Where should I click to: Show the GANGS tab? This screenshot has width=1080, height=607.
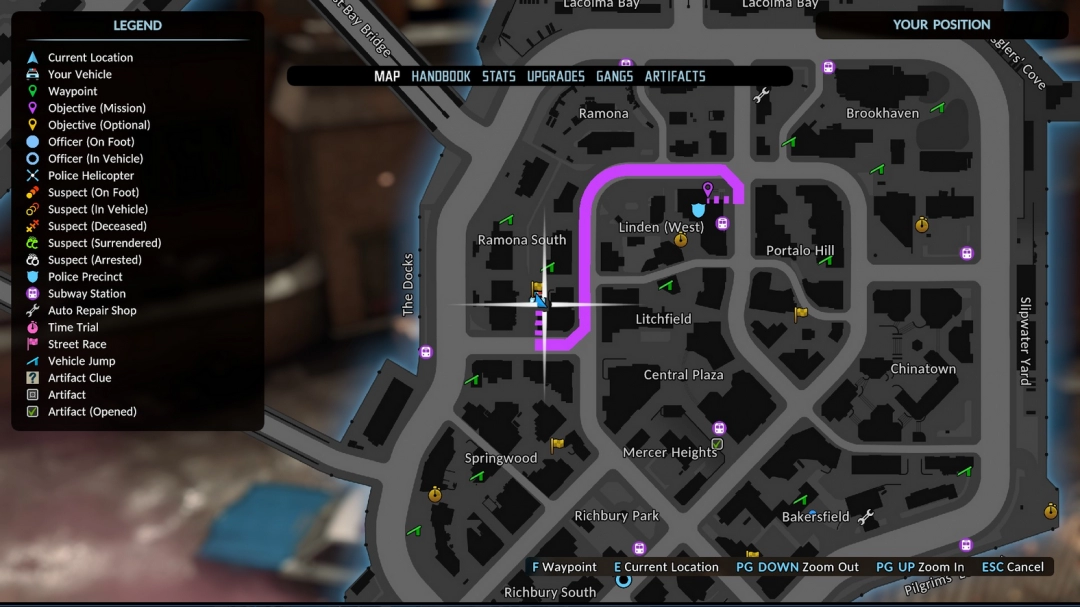point(615,76)
